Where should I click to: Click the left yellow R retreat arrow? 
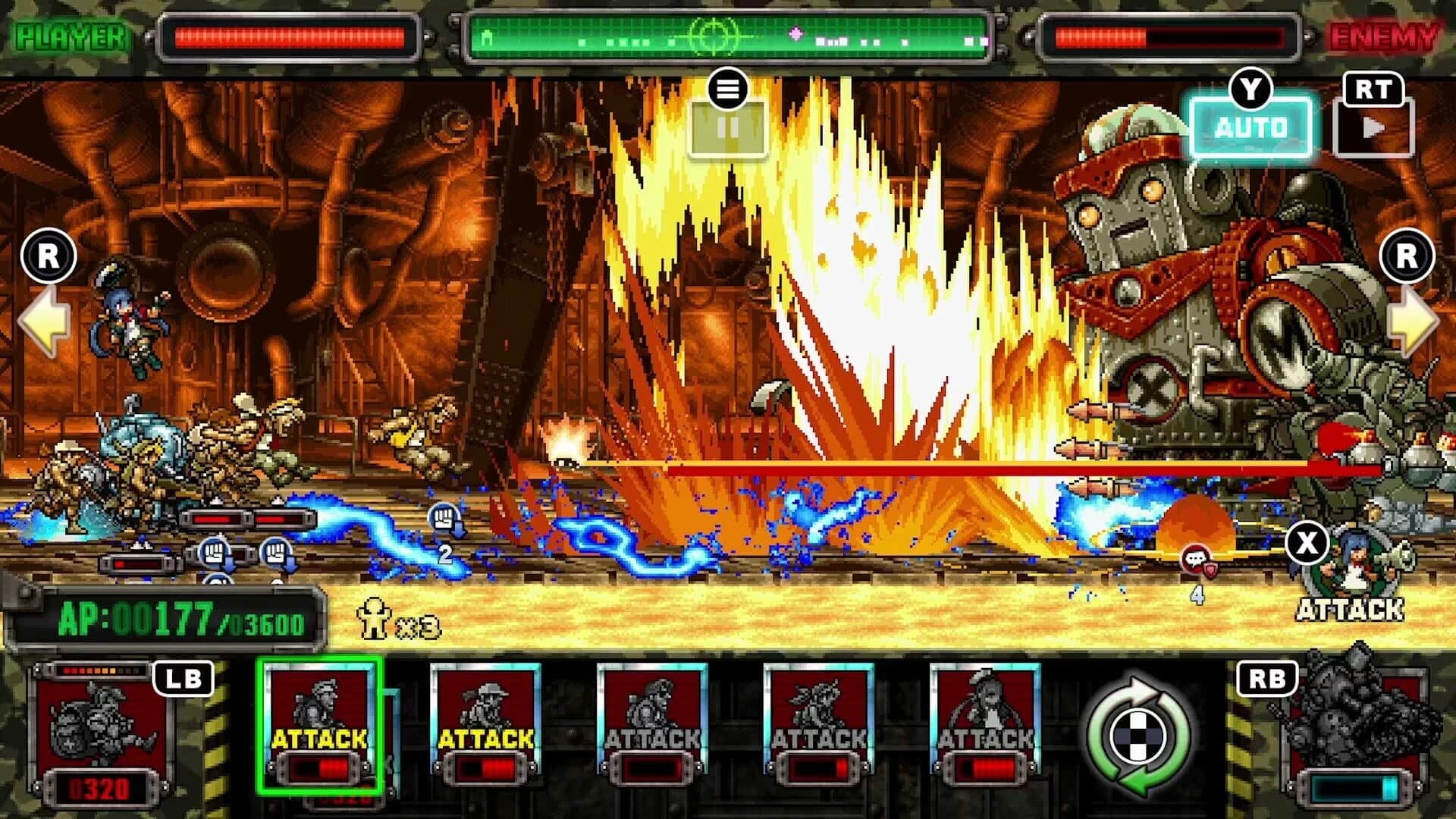[x=47, y=322]
